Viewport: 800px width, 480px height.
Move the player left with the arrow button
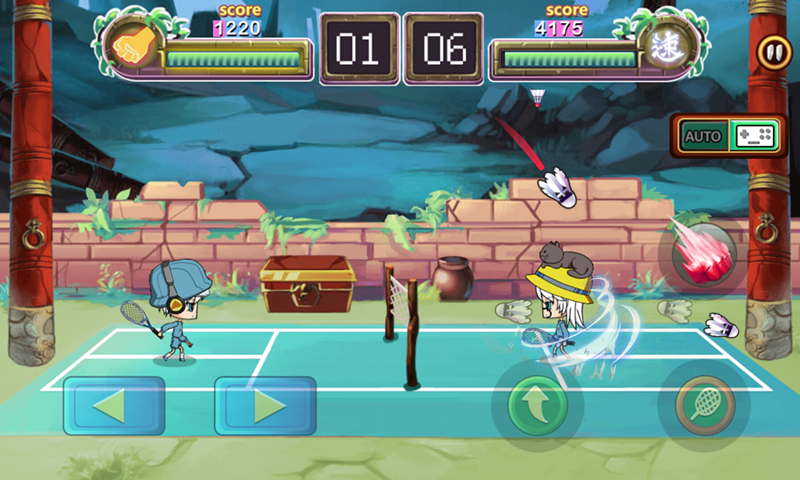114,405
